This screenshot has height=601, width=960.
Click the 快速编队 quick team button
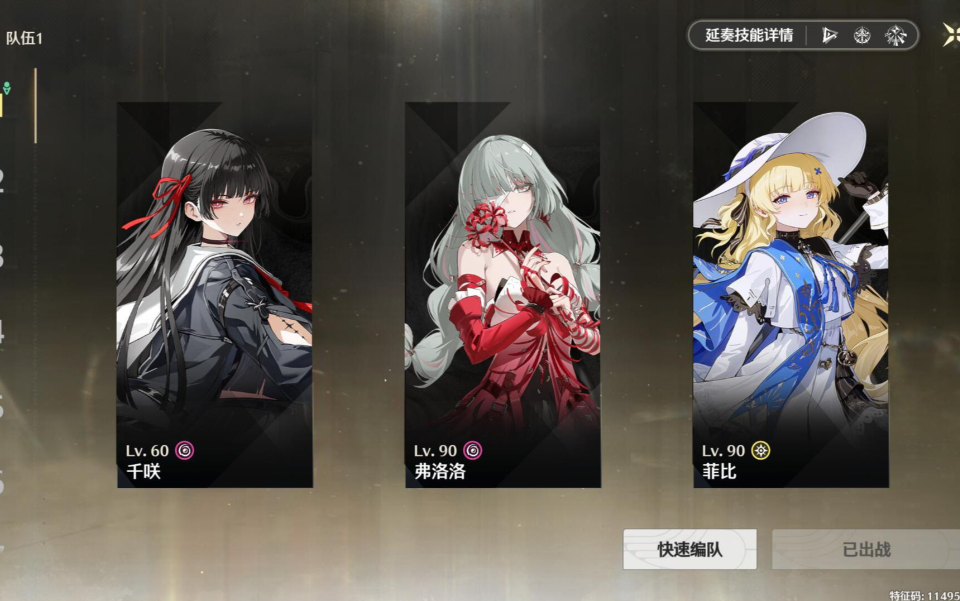[x=689, y=549]
